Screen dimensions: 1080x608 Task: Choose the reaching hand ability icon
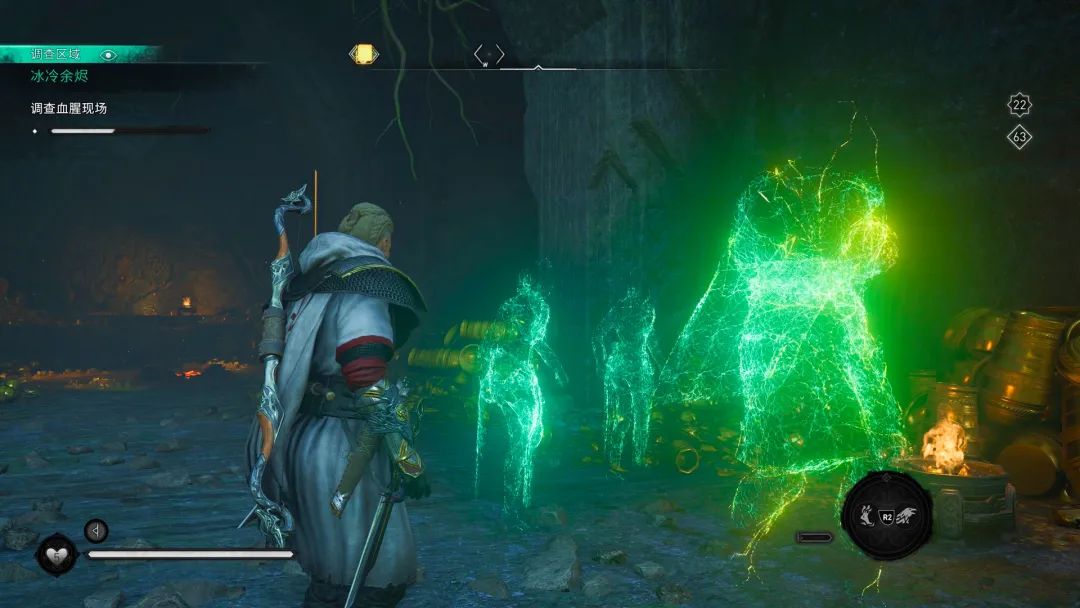pos(865,515)
